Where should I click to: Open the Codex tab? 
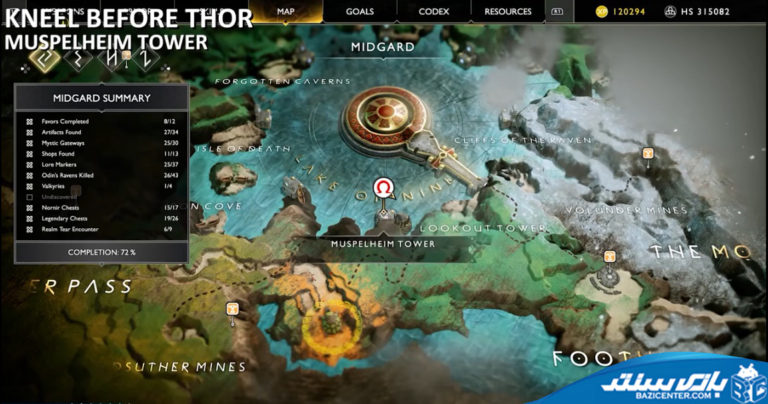433,11
